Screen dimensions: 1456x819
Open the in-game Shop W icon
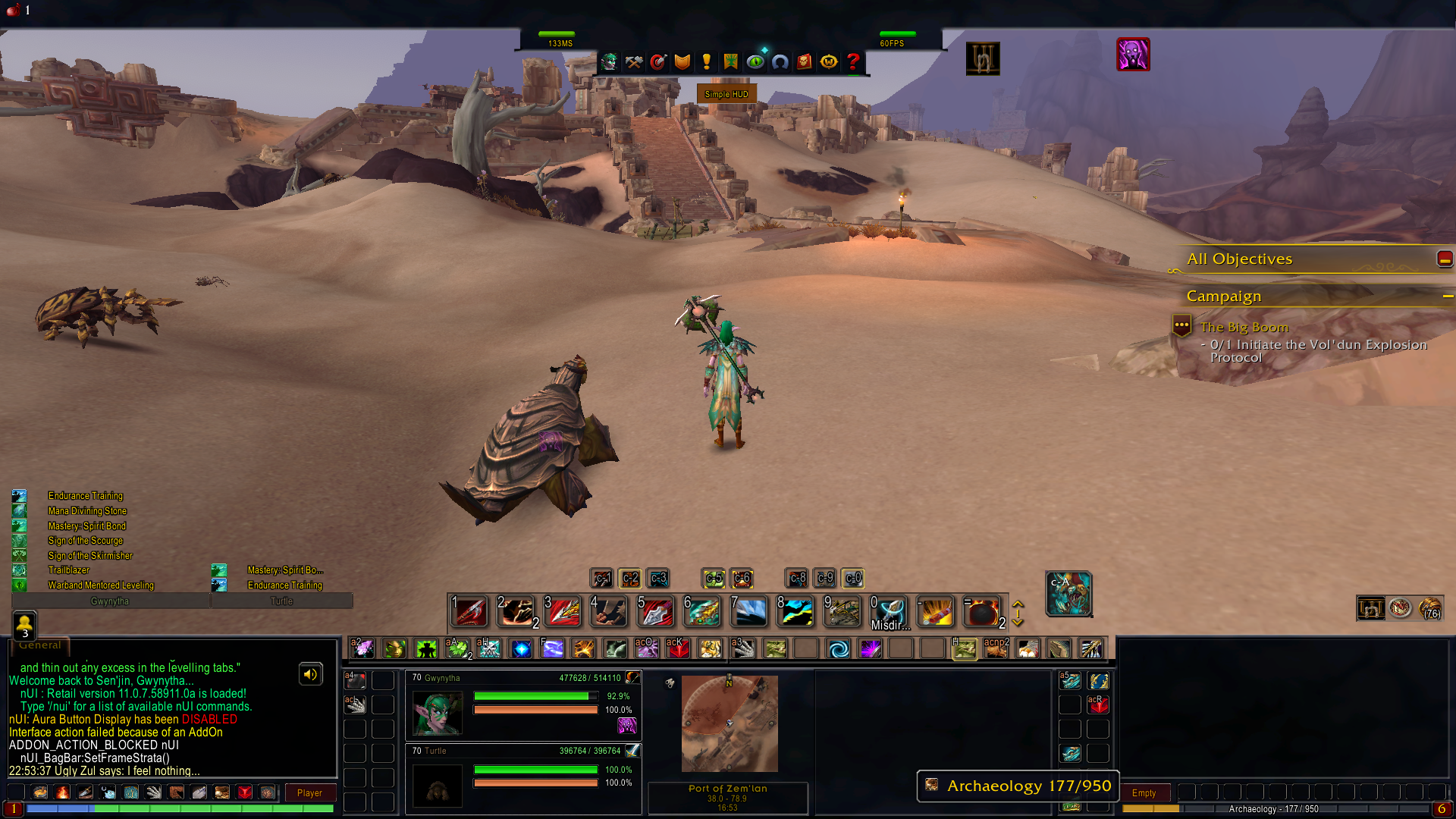pyautogui.click(x=828, y=62)
